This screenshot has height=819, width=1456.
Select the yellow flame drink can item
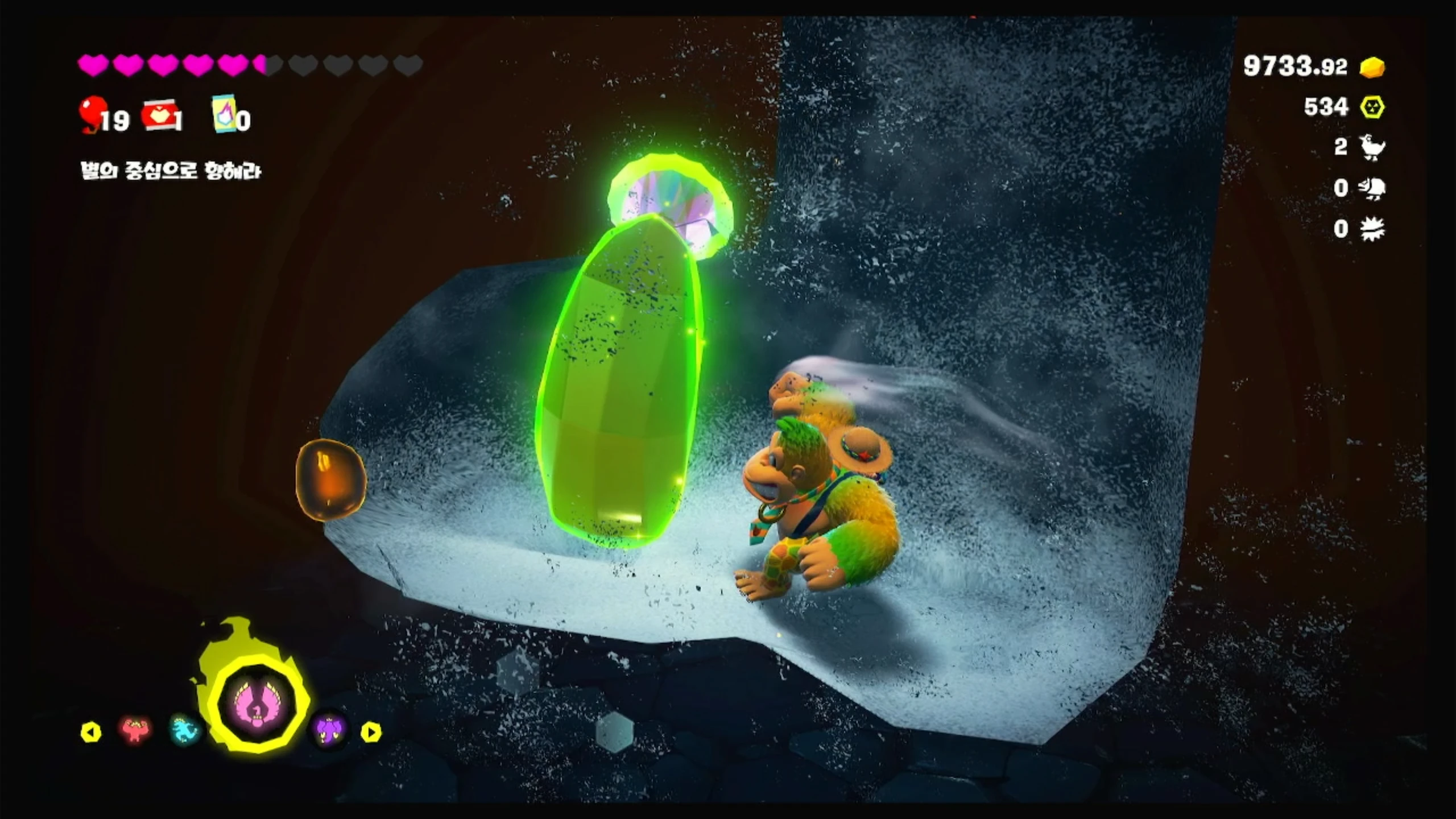tap(224, 114)
